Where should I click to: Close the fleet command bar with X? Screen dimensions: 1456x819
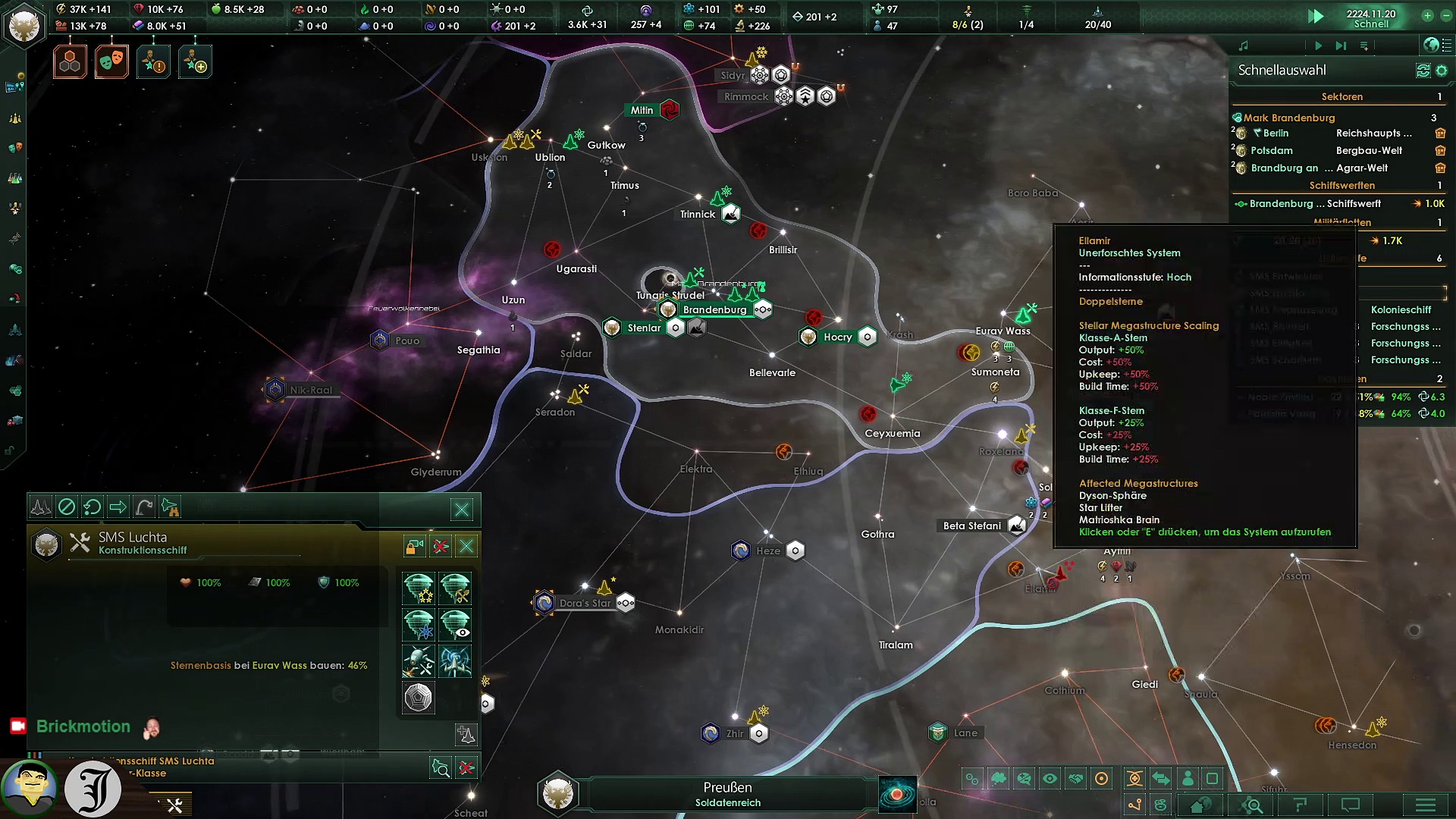462,510
